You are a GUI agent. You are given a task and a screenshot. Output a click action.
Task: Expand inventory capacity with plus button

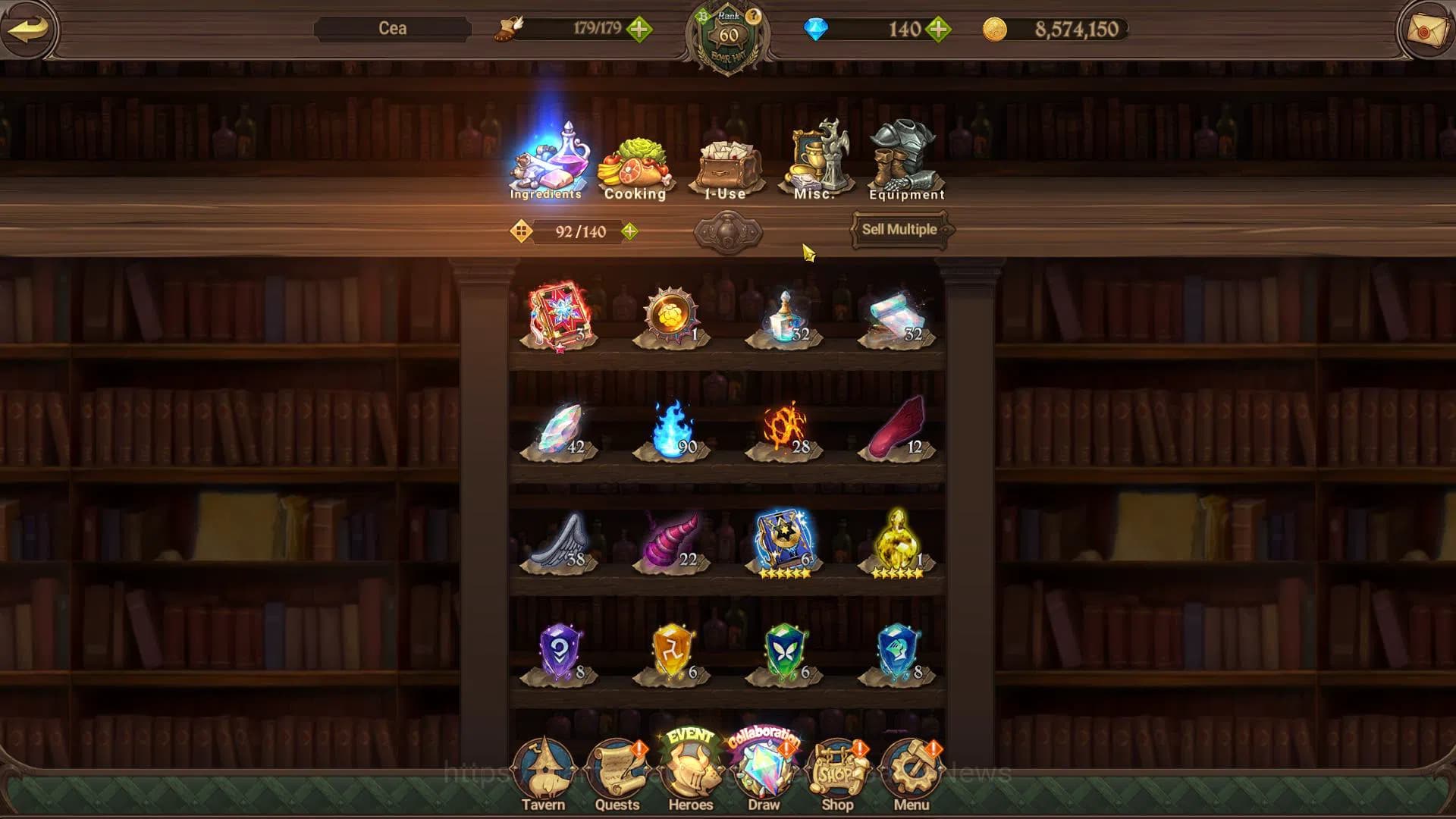pos(629,231)
